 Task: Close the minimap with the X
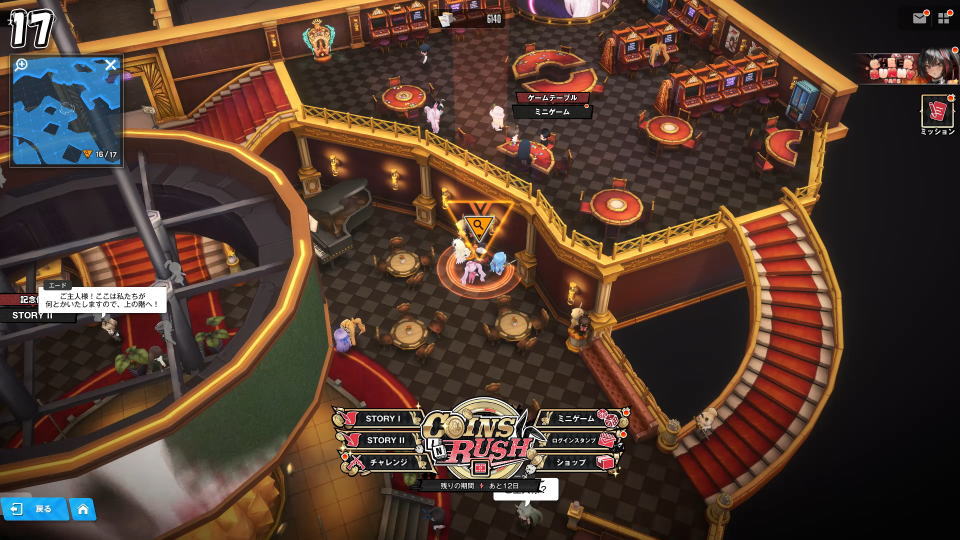tap(111, 65)
